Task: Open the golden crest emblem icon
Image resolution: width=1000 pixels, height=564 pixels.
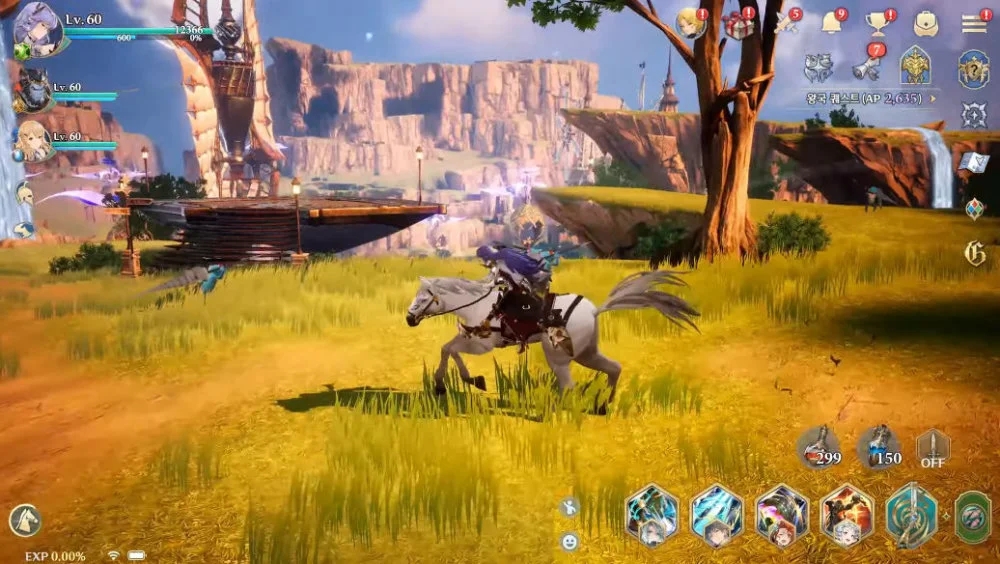Action: (916, 66)
